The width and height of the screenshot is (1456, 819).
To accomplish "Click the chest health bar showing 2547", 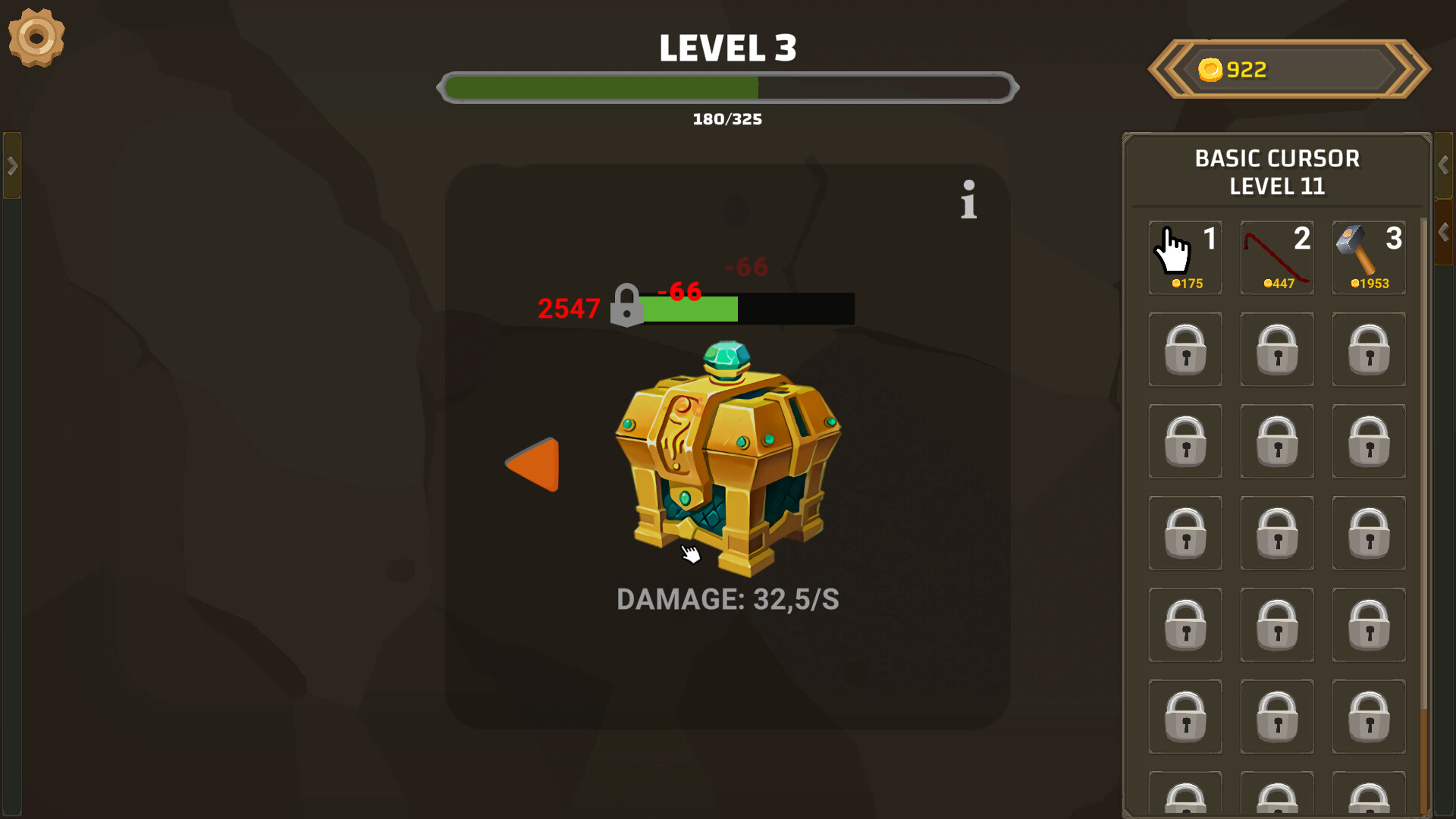I will (x=747, y=309).
